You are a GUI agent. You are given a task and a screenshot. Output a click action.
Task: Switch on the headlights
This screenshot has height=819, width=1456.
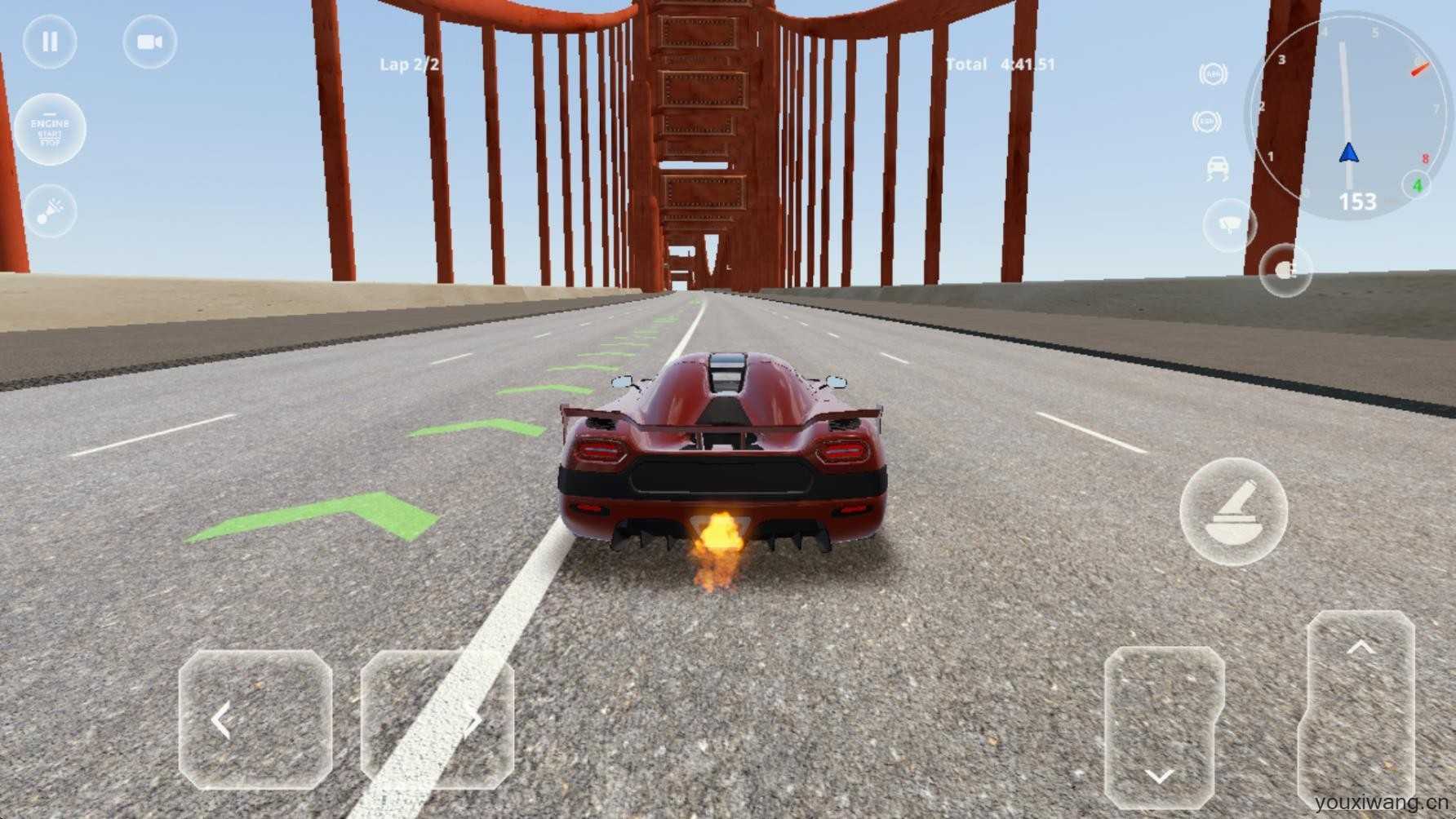point(1285,270)
